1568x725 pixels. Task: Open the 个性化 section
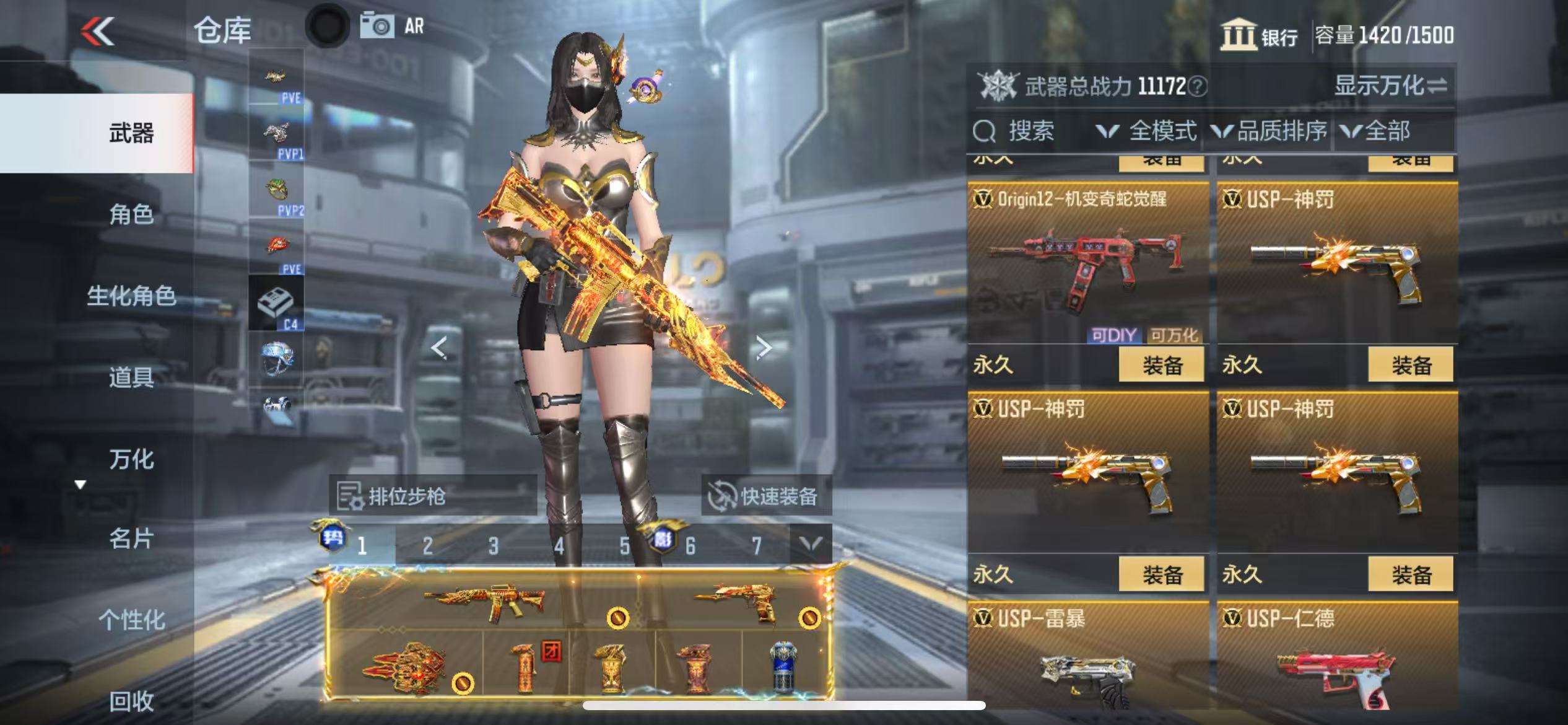131,620
